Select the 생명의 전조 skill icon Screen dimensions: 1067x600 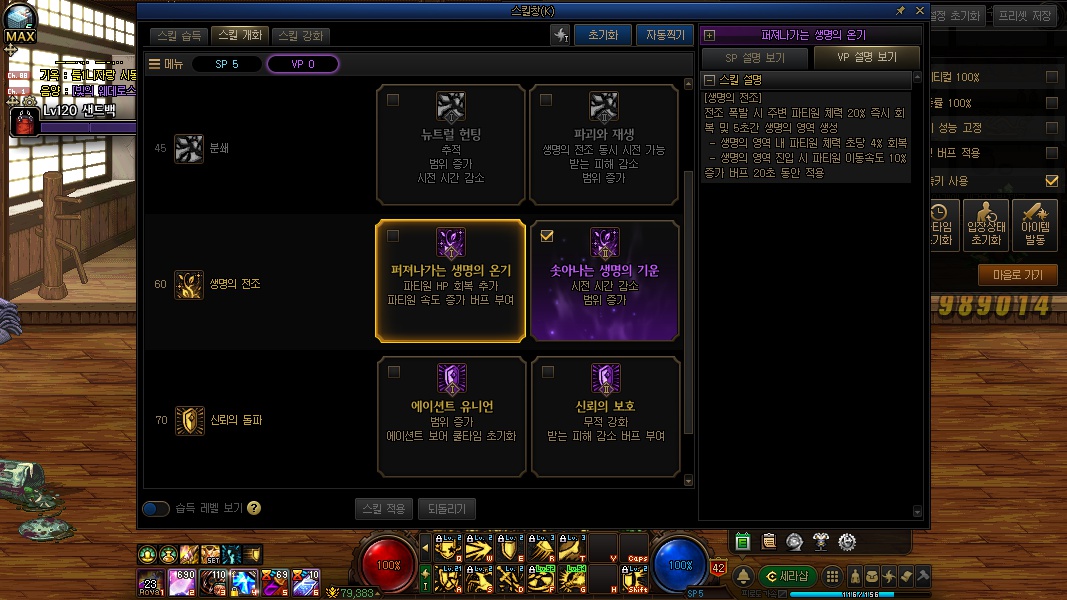click(189, 284)
